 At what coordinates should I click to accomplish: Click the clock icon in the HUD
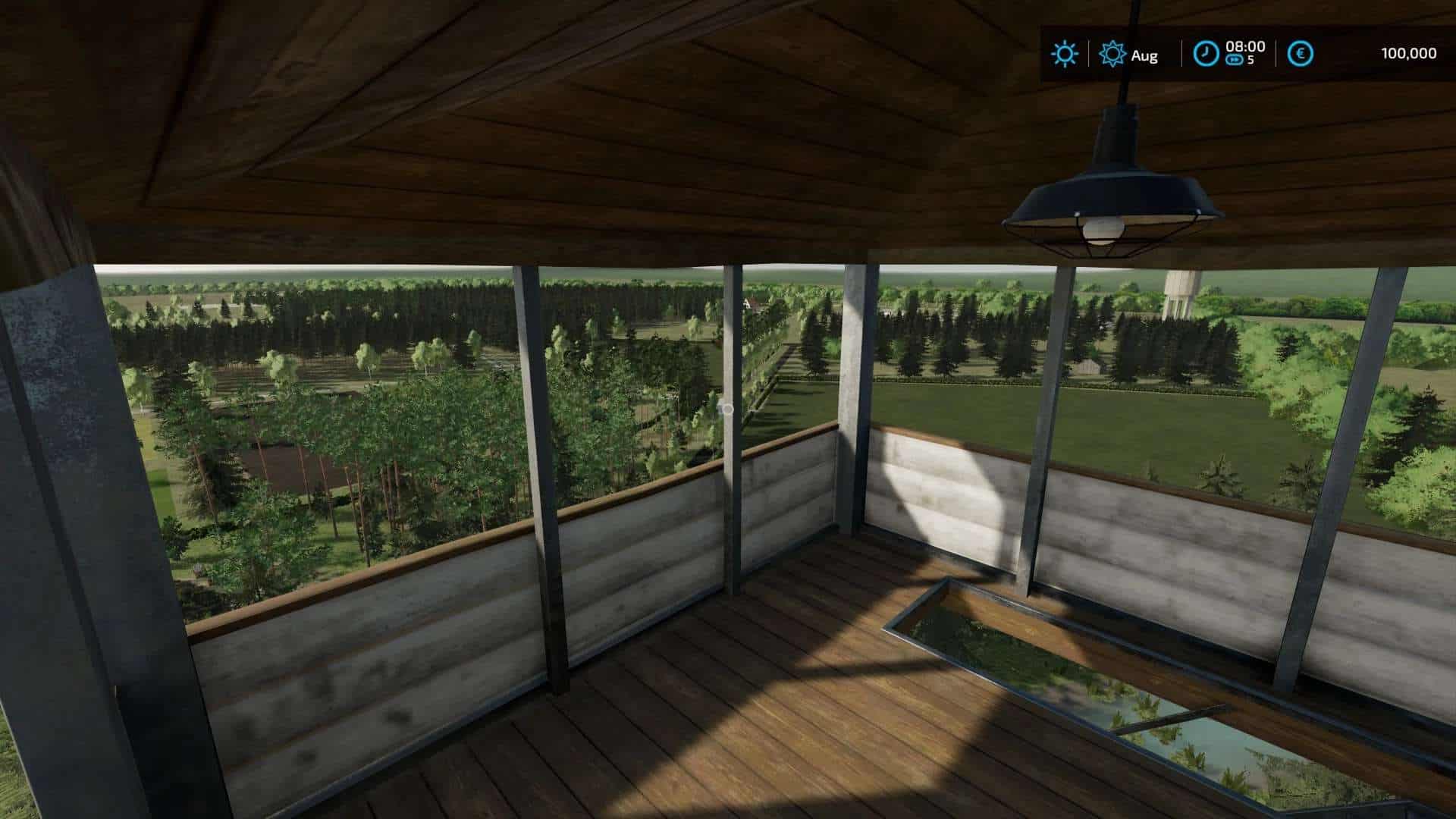coord(1207,54)
